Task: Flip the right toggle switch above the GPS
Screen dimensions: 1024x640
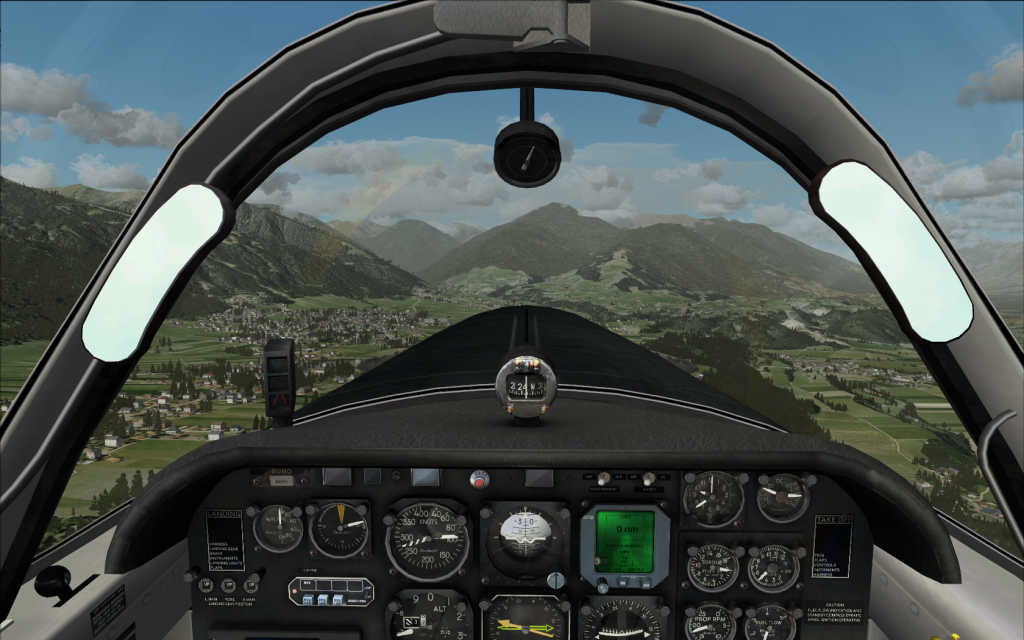Action: tap(649, 479)
